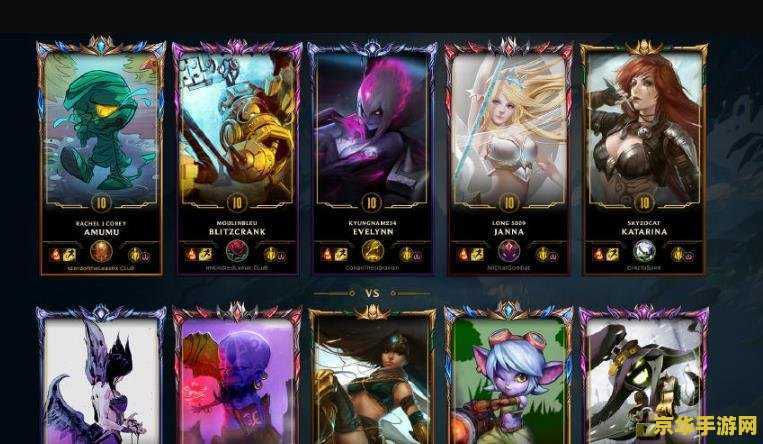Click the round orange emblem under Amumu
The image size is (763, 444).
[x=100, y=252]
